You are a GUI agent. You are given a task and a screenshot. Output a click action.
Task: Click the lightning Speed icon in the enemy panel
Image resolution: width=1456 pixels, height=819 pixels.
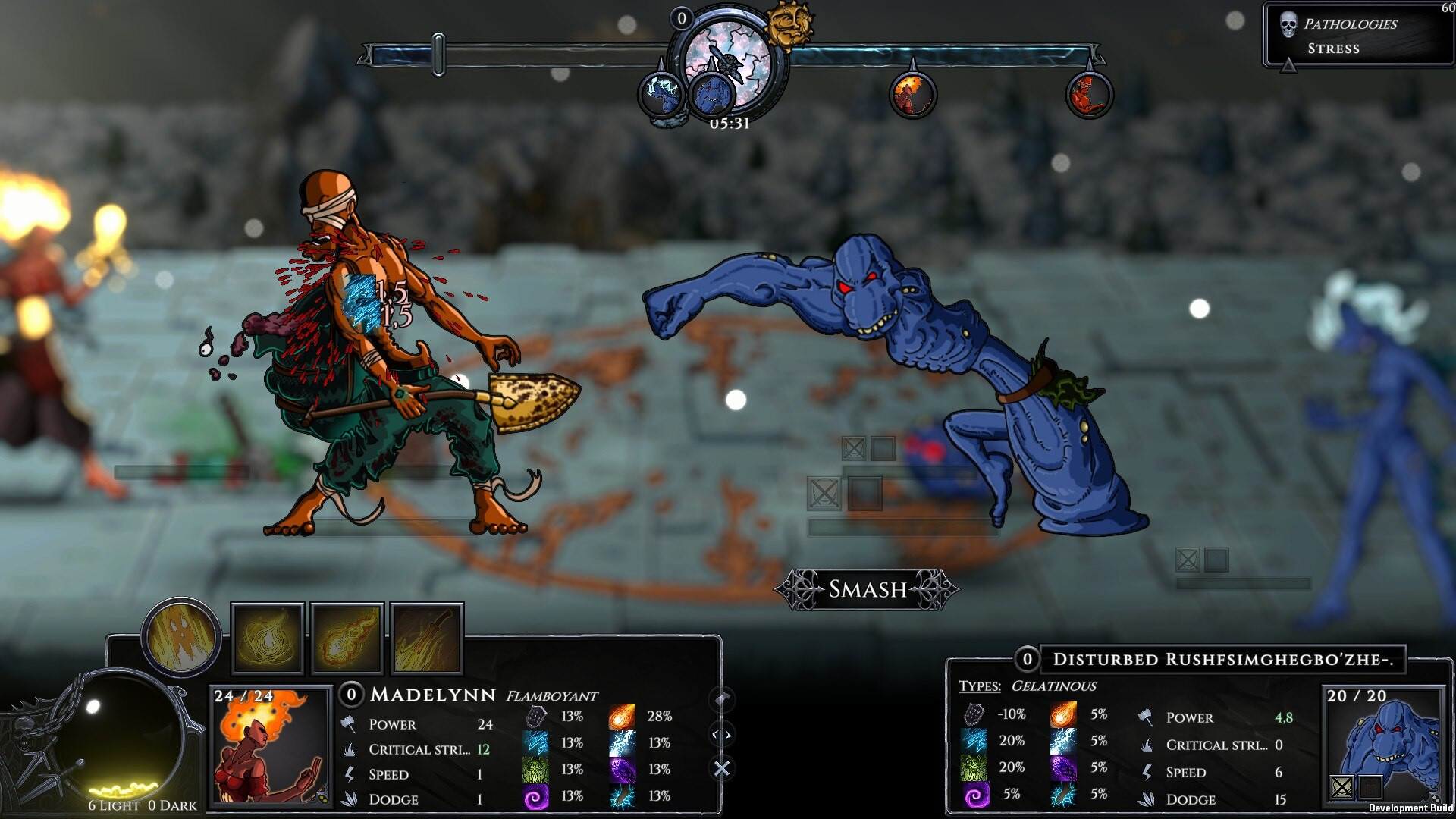point(1147,773)
